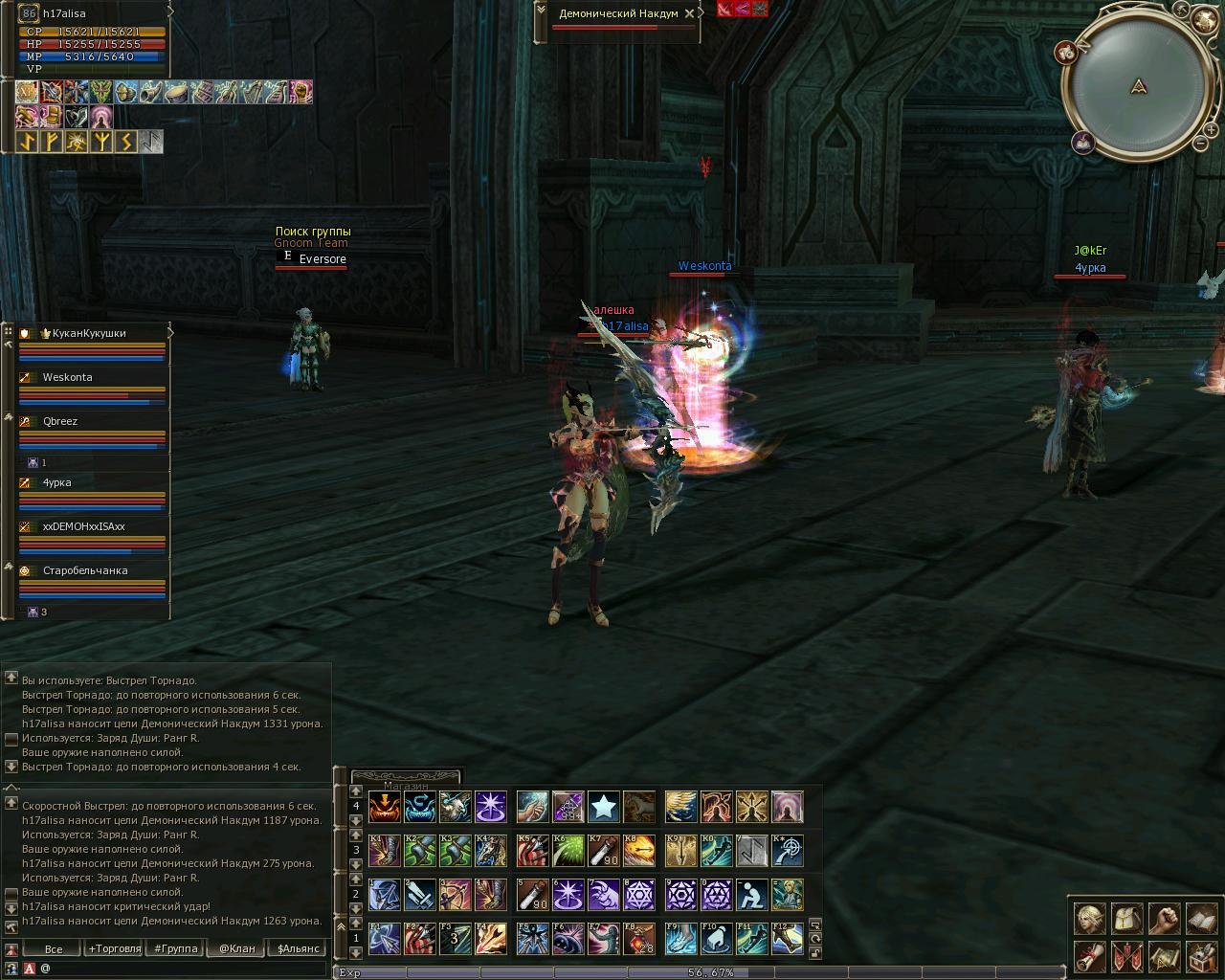Open the skills book icon
Image resolution: width=1225 pixels, height=980 pixels.
coord(1201,920)
